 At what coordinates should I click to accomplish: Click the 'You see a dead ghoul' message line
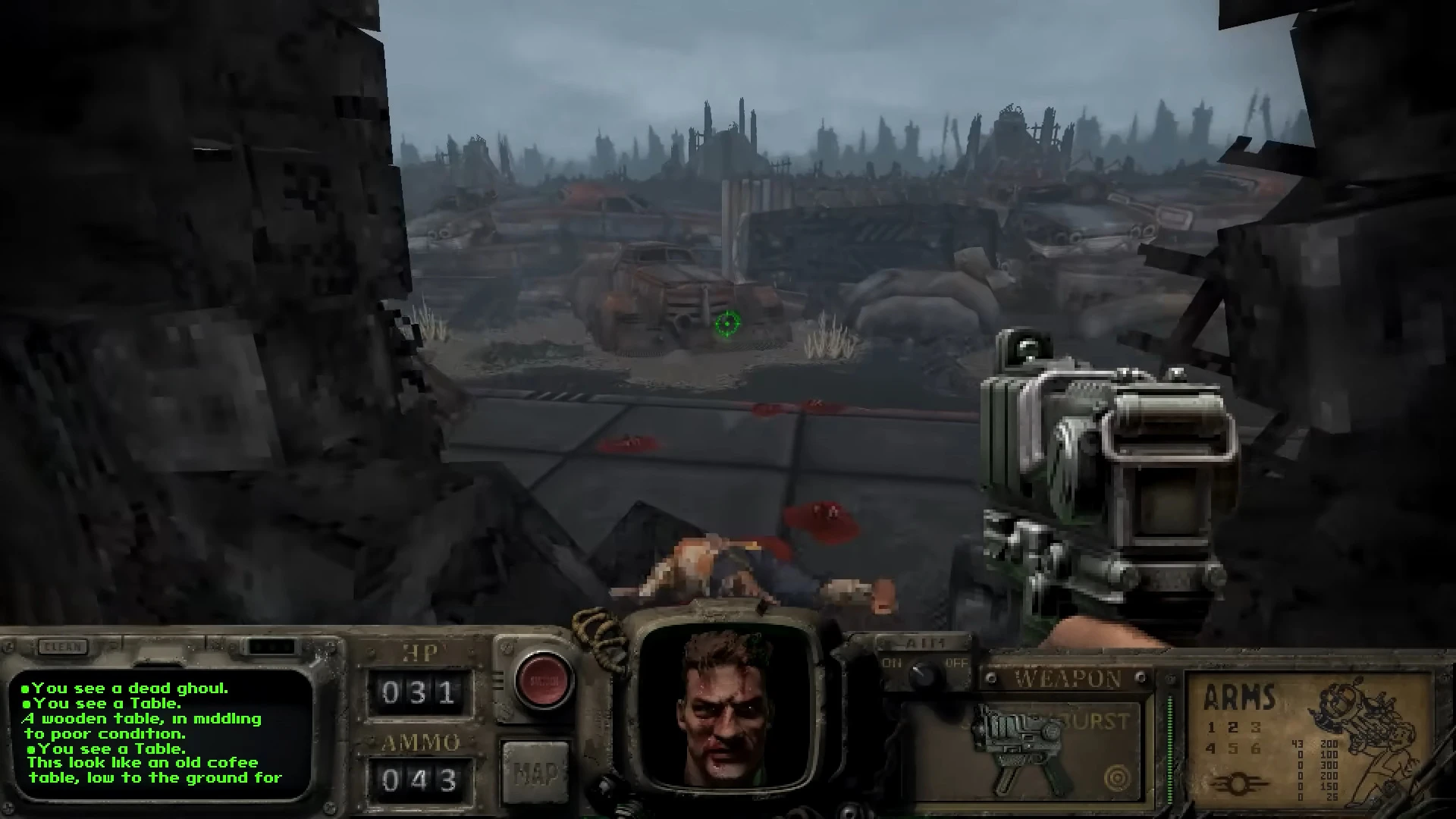click(x=125, y=689)
